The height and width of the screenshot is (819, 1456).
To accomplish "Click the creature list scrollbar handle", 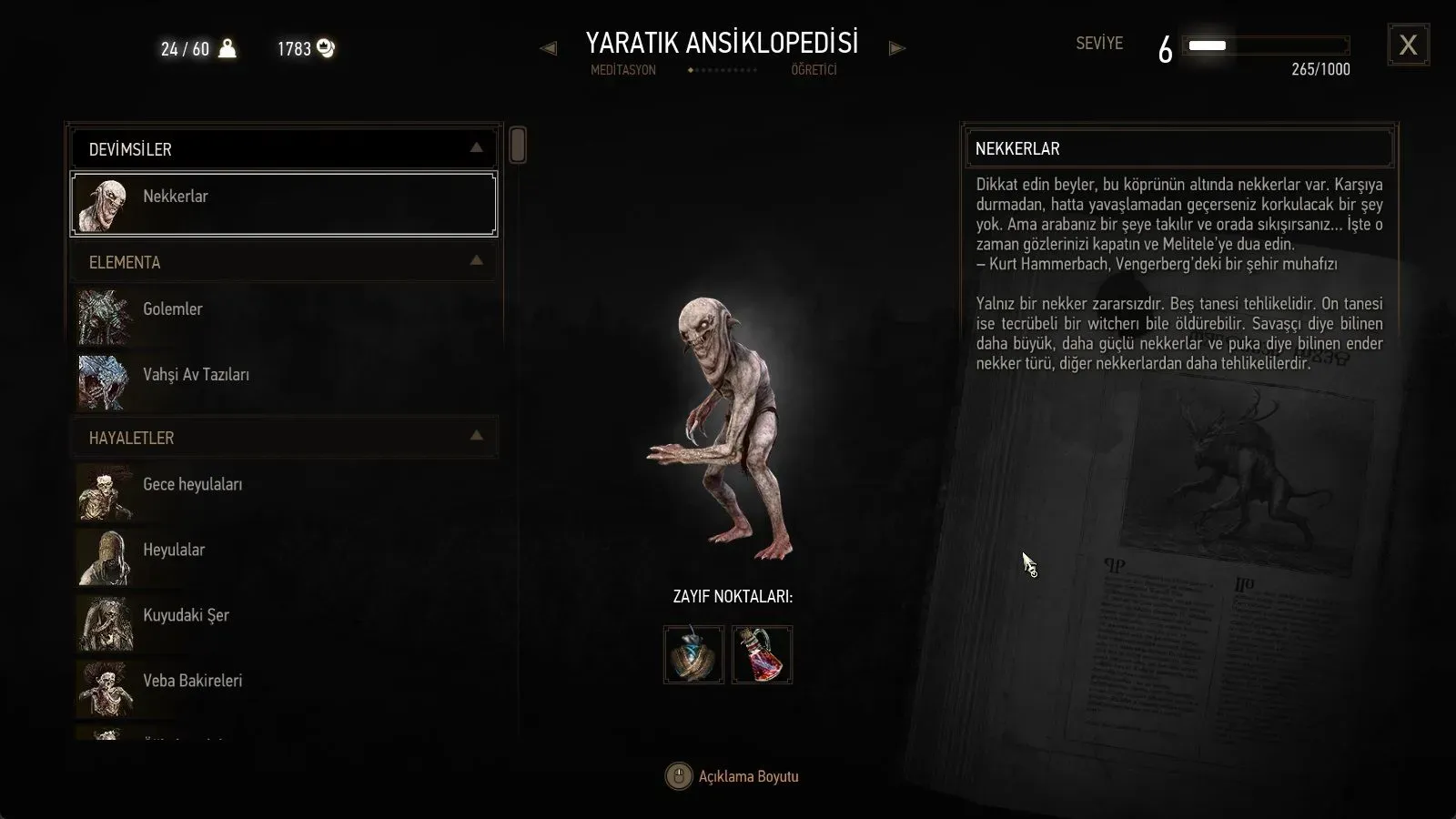I will click(518, 146).
